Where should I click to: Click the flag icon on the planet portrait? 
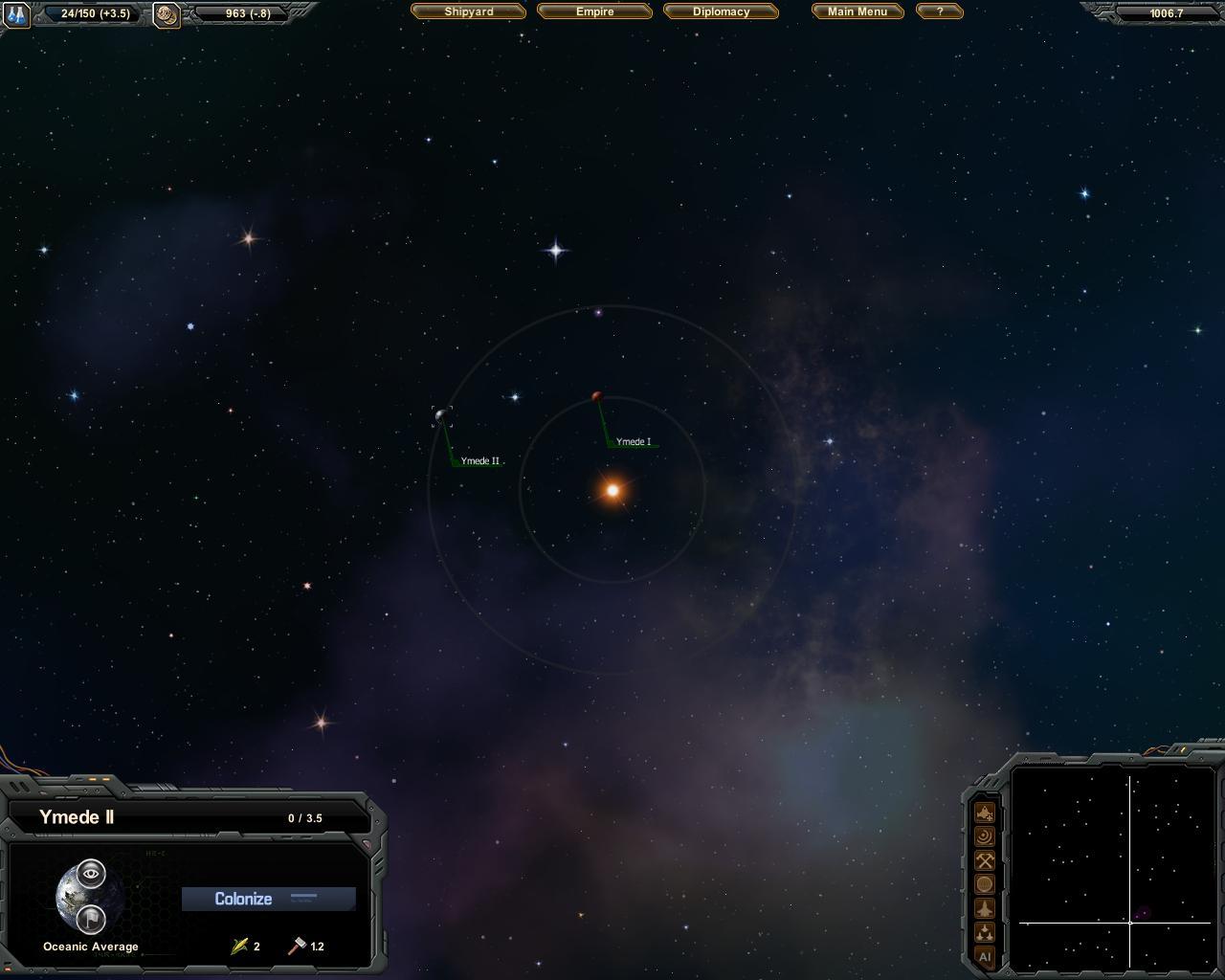coord(91,919)
